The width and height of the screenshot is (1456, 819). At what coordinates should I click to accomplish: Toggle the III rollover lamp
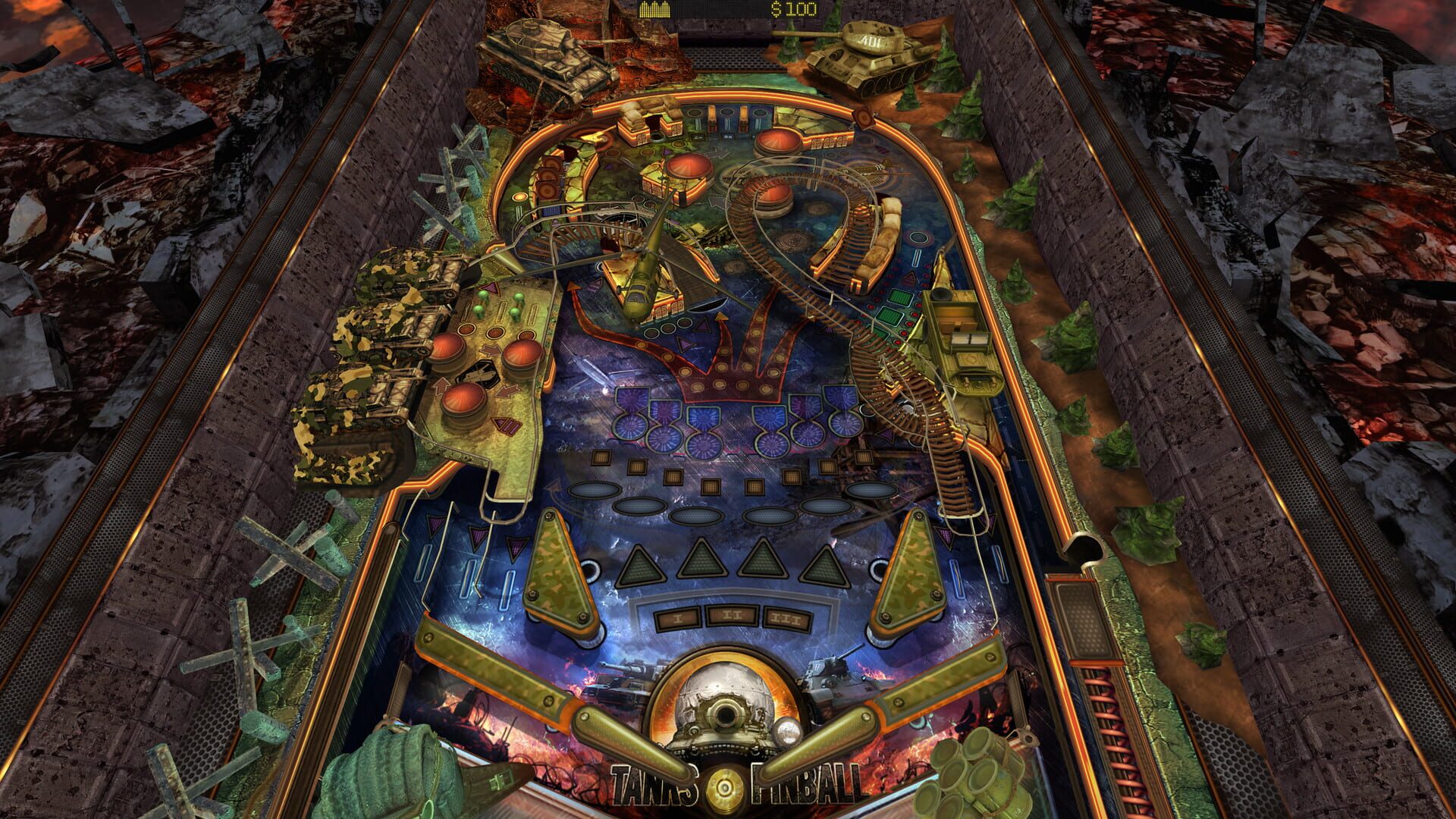point(787,619)
